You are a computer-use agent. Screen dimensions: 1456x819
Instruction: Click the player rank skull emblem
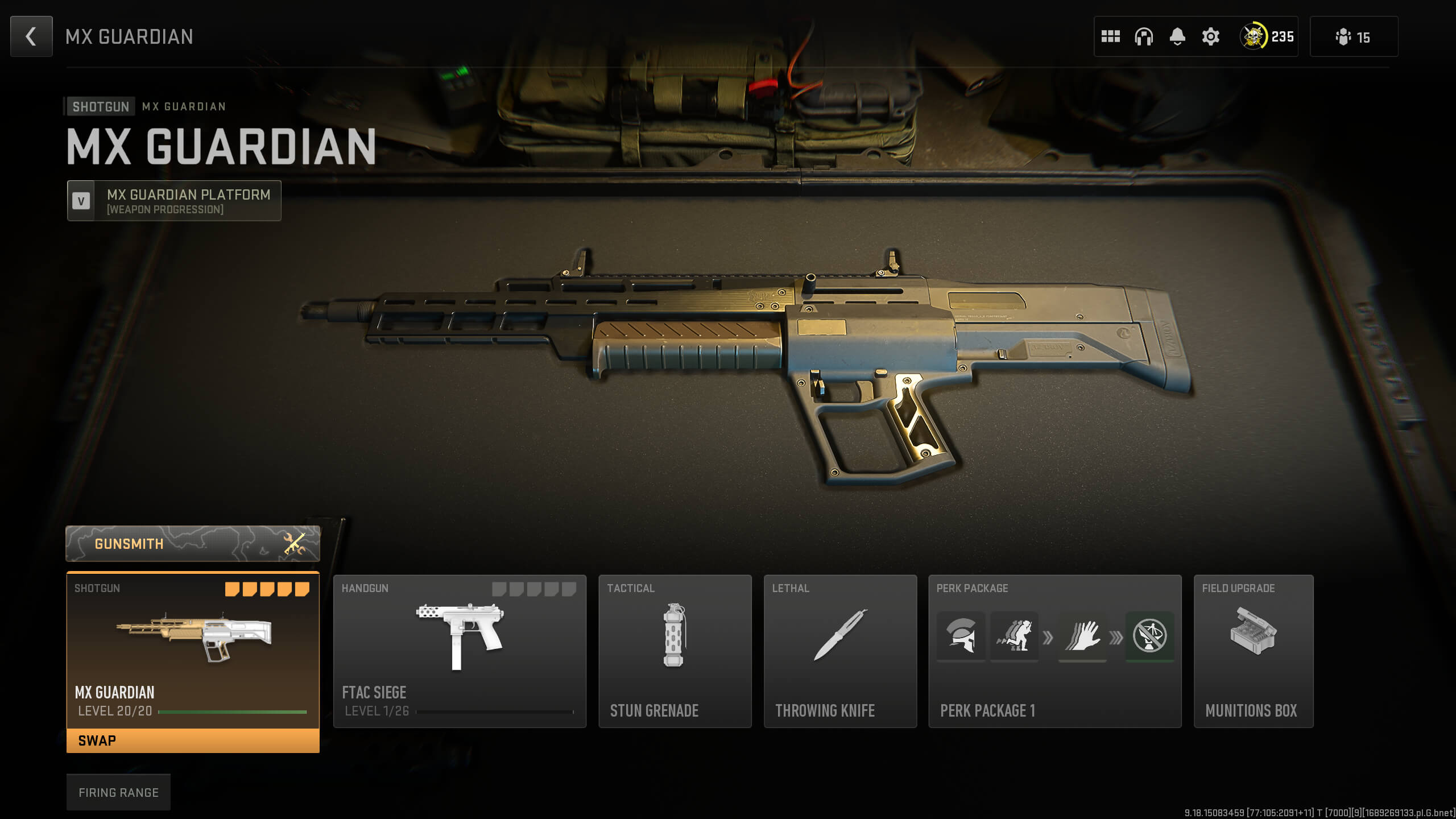click(1254, 36)
